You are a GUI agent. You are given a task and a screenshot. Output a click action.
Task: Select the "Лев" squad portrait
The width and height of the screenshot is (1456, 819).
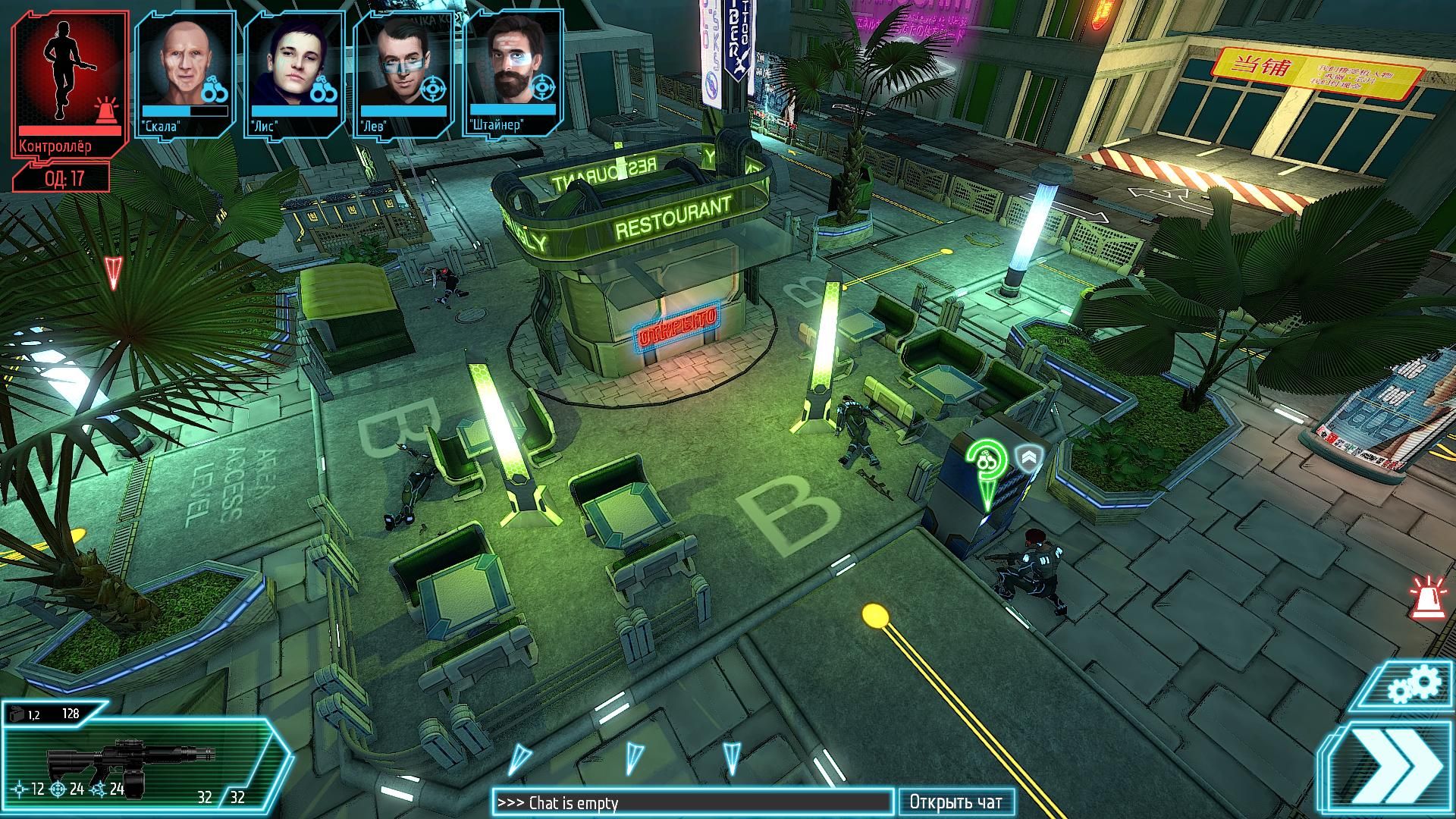coord(403,73)
